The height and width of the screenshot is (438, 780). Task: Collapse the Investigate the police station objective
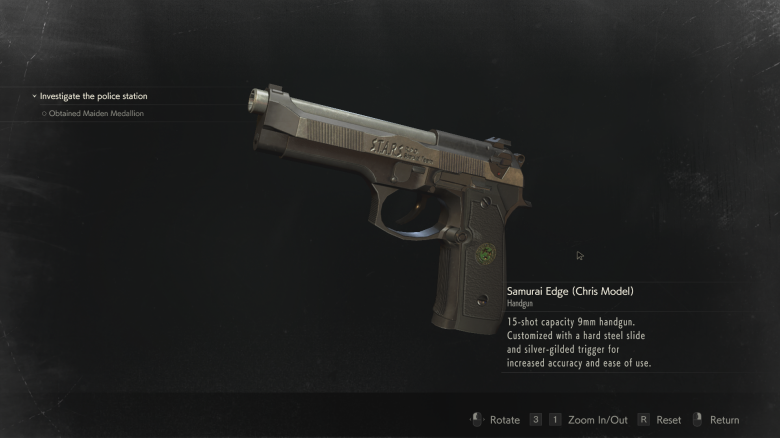point(34,97)
